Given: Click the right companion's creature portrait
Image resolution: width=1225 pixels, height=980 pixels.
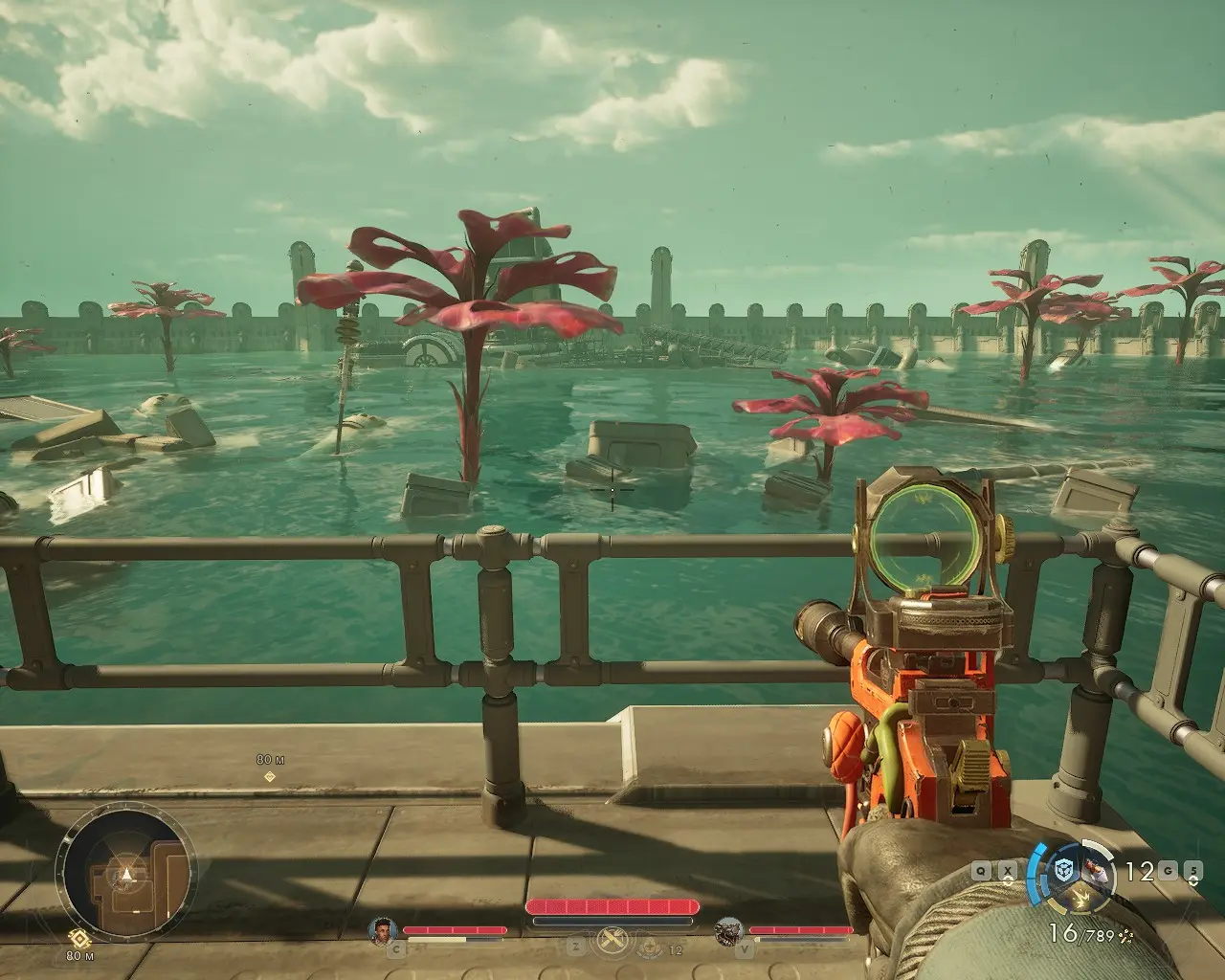Looking at the screenshot, I should [x=729, y=929].
